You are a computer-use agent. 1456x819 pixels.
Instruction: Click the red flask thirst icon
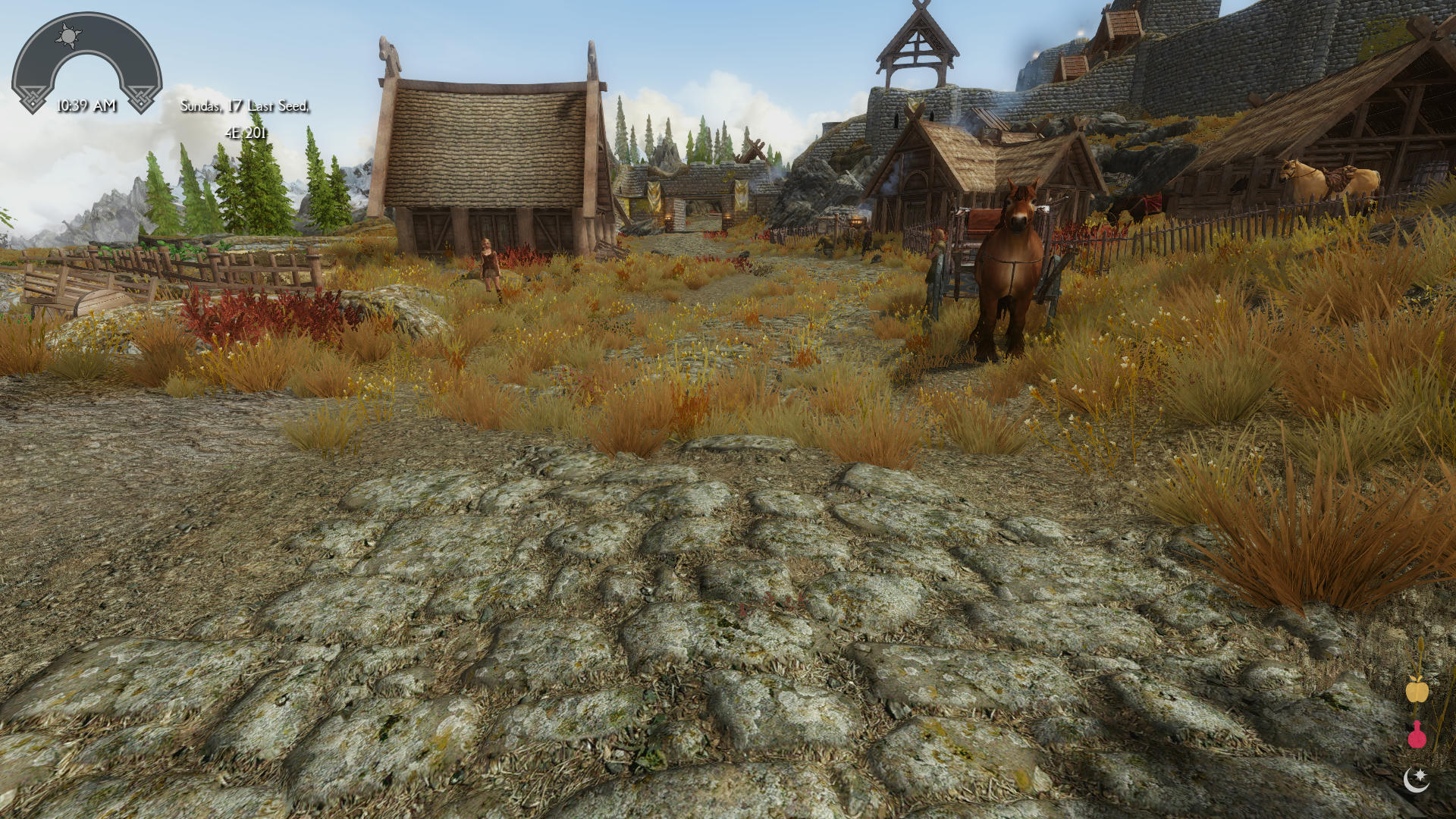pyautogui.click(x=1417, y=736)
